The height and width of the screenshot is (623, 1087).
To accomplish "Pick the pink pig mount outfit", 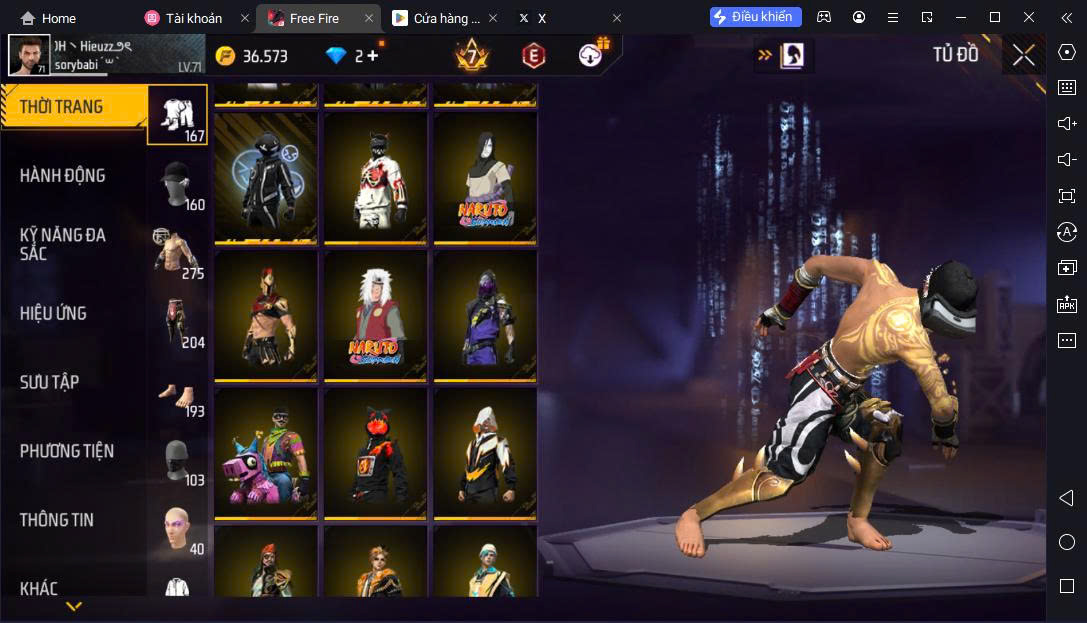I will [266, 452].
